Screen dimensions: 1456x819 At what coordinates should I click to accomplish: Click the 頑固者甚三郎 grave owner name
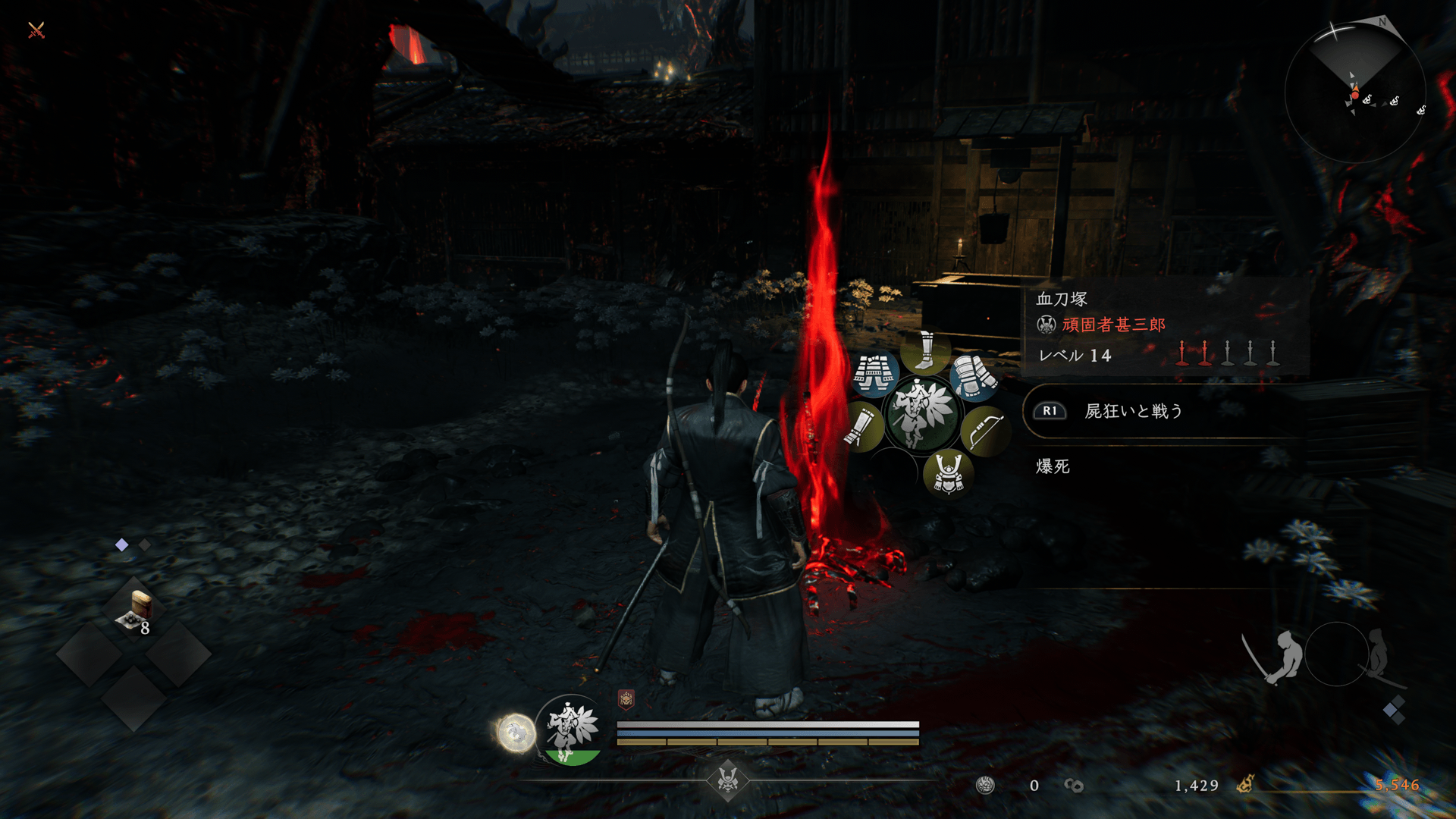pyautogui.click(x=1113, y=325)
